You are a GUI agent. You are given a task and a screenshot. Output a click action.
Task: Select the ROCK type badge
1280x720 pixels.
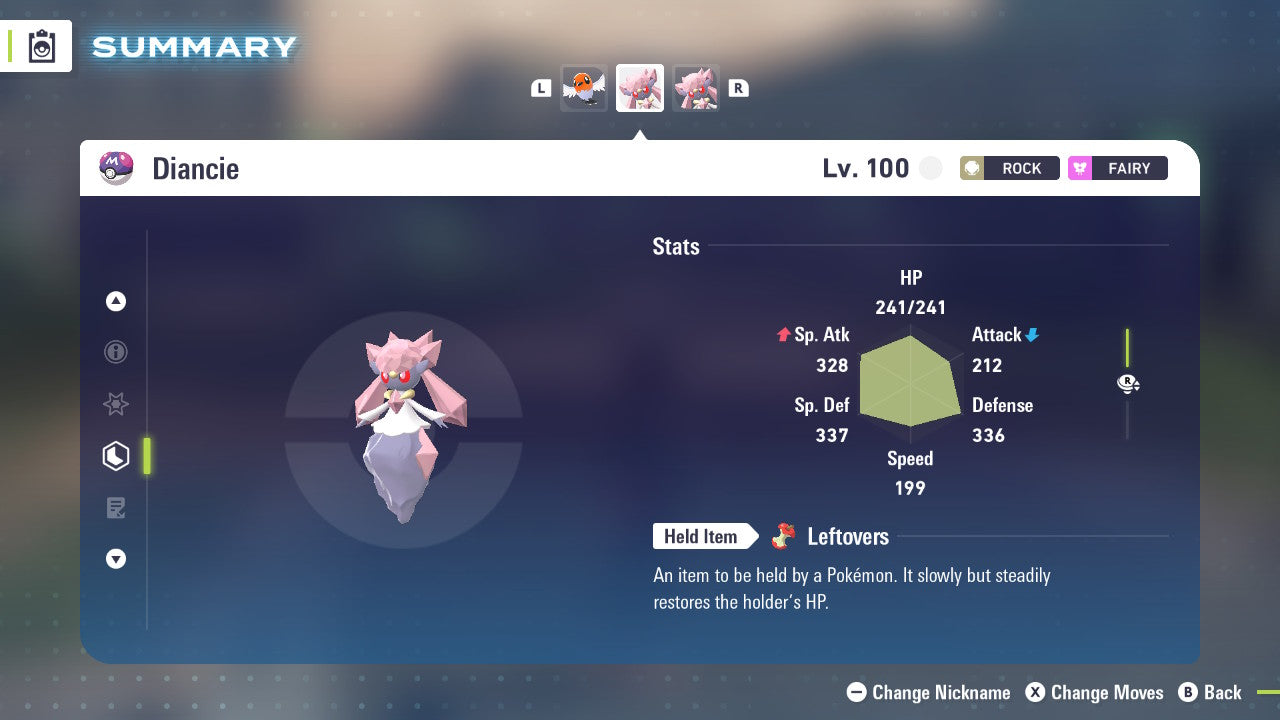[x=1010, y=168]
